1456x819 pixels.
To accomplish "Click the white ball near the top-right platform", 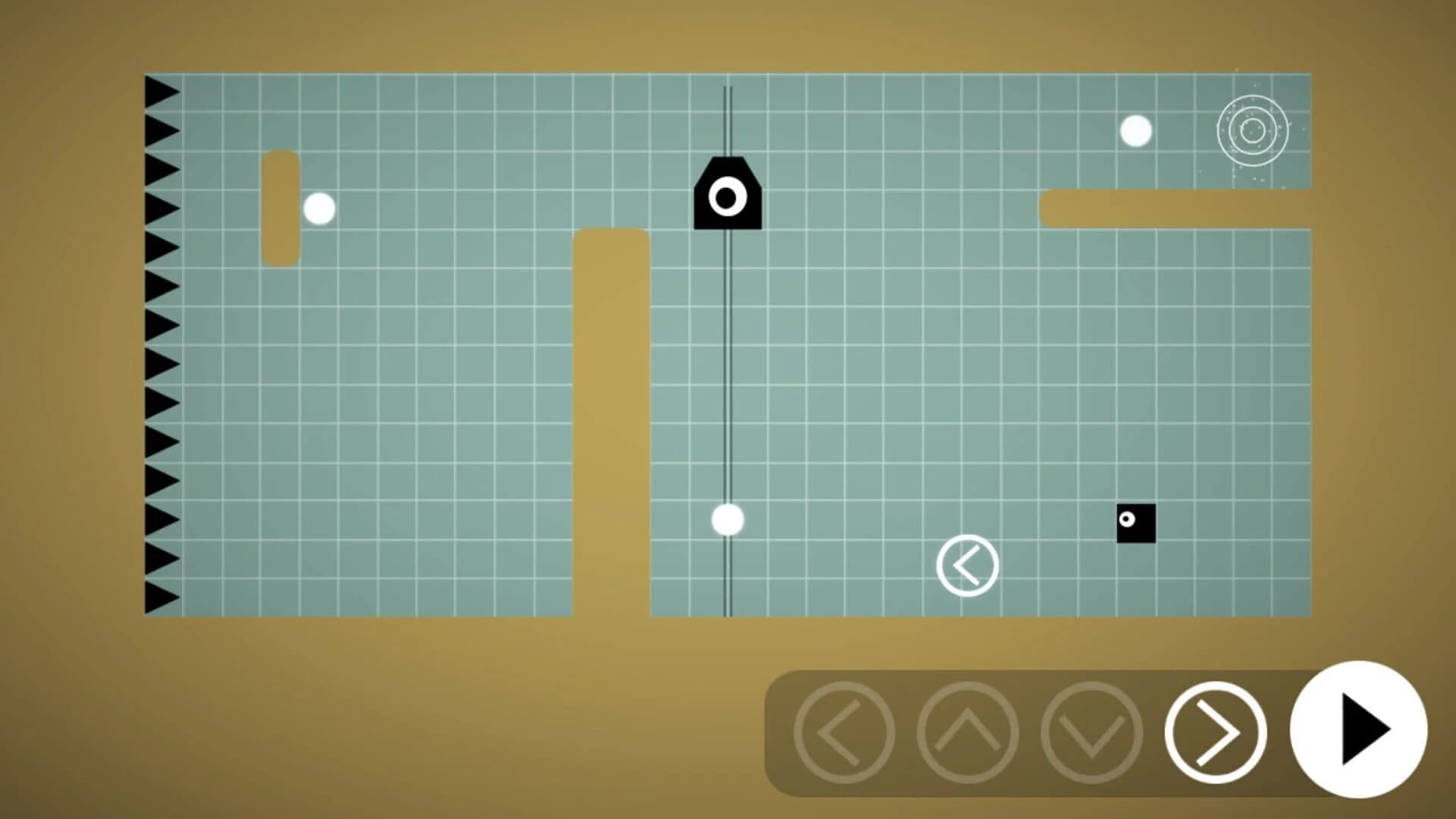I will click(x=1134, y=130).
